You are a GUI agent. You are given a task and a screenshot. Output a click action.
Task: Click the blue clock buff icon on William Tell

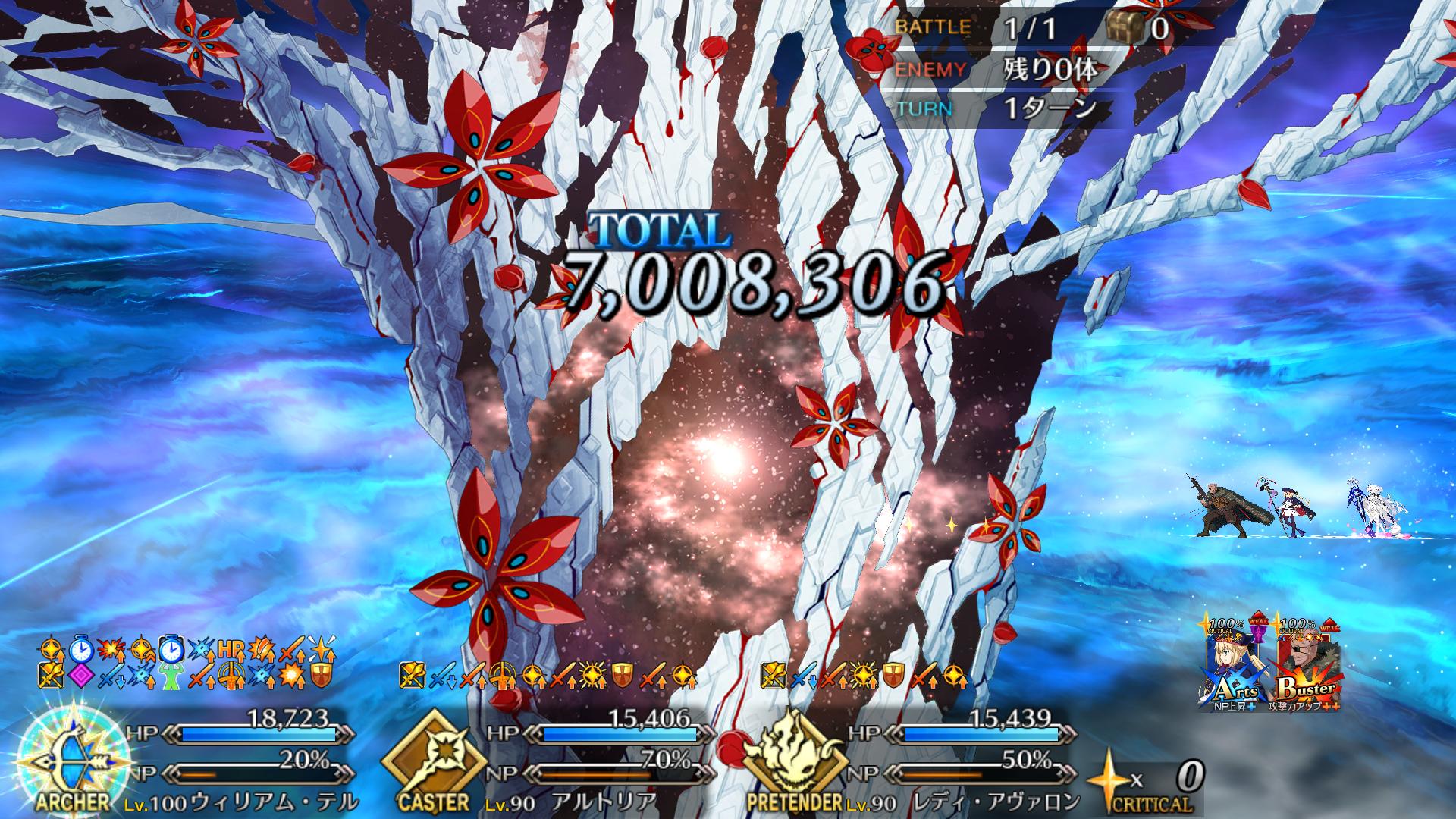(x=80, y=650)
